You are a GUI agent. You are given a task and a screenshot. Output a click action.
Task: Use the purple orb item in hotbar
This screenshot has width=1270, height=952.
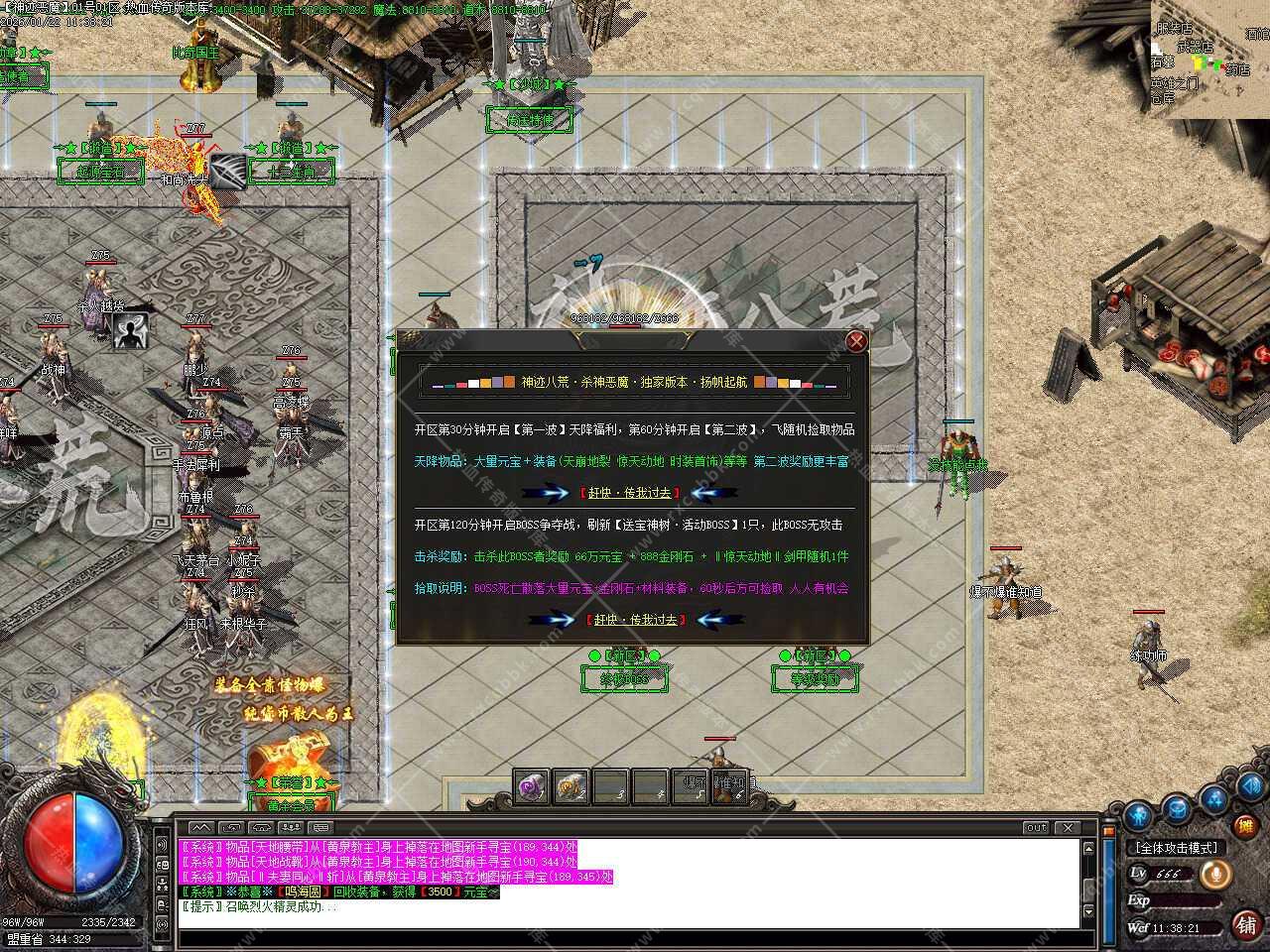(531, 786)
